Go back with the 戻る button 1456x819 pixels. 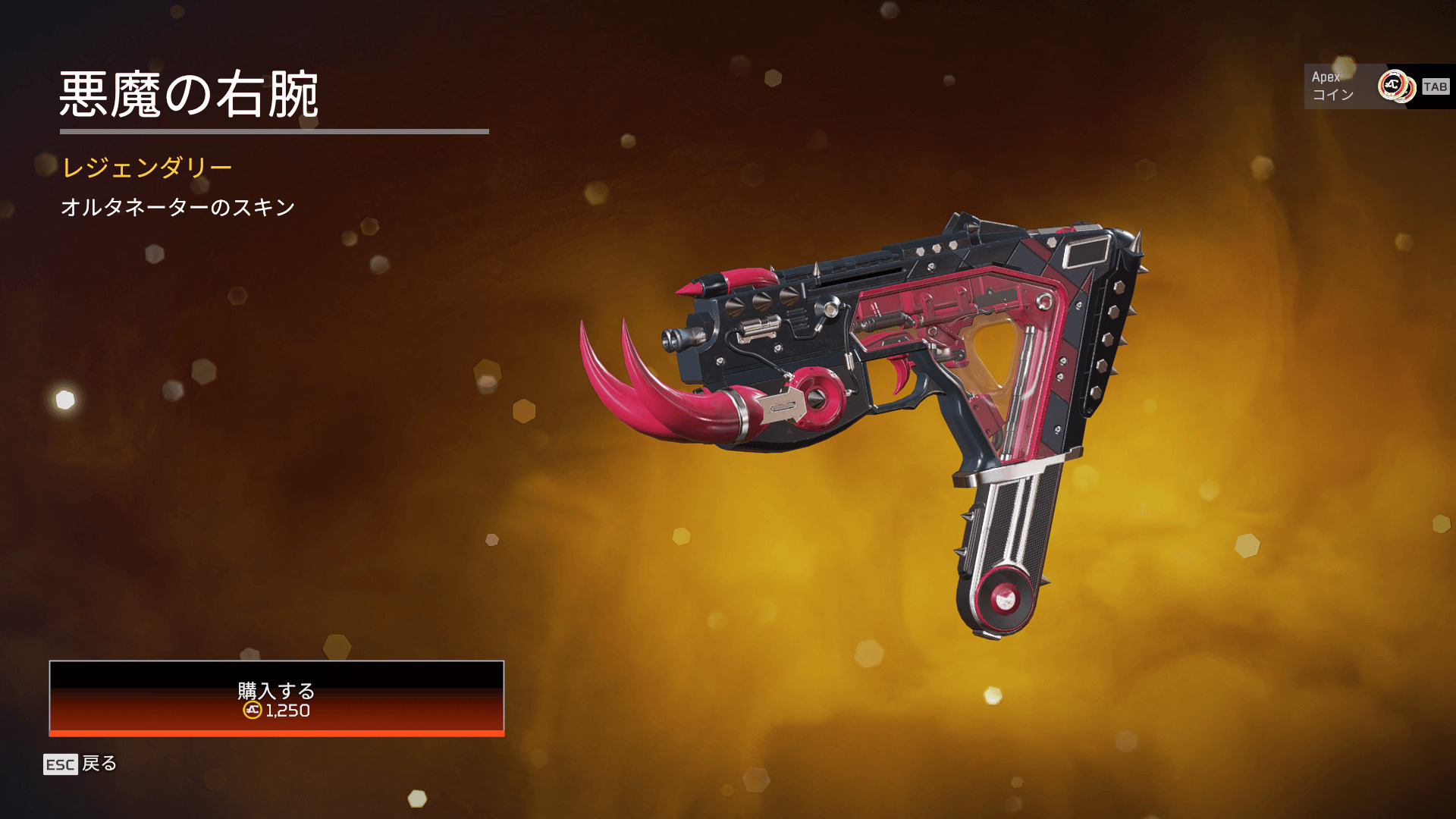[x=80, y=764]
